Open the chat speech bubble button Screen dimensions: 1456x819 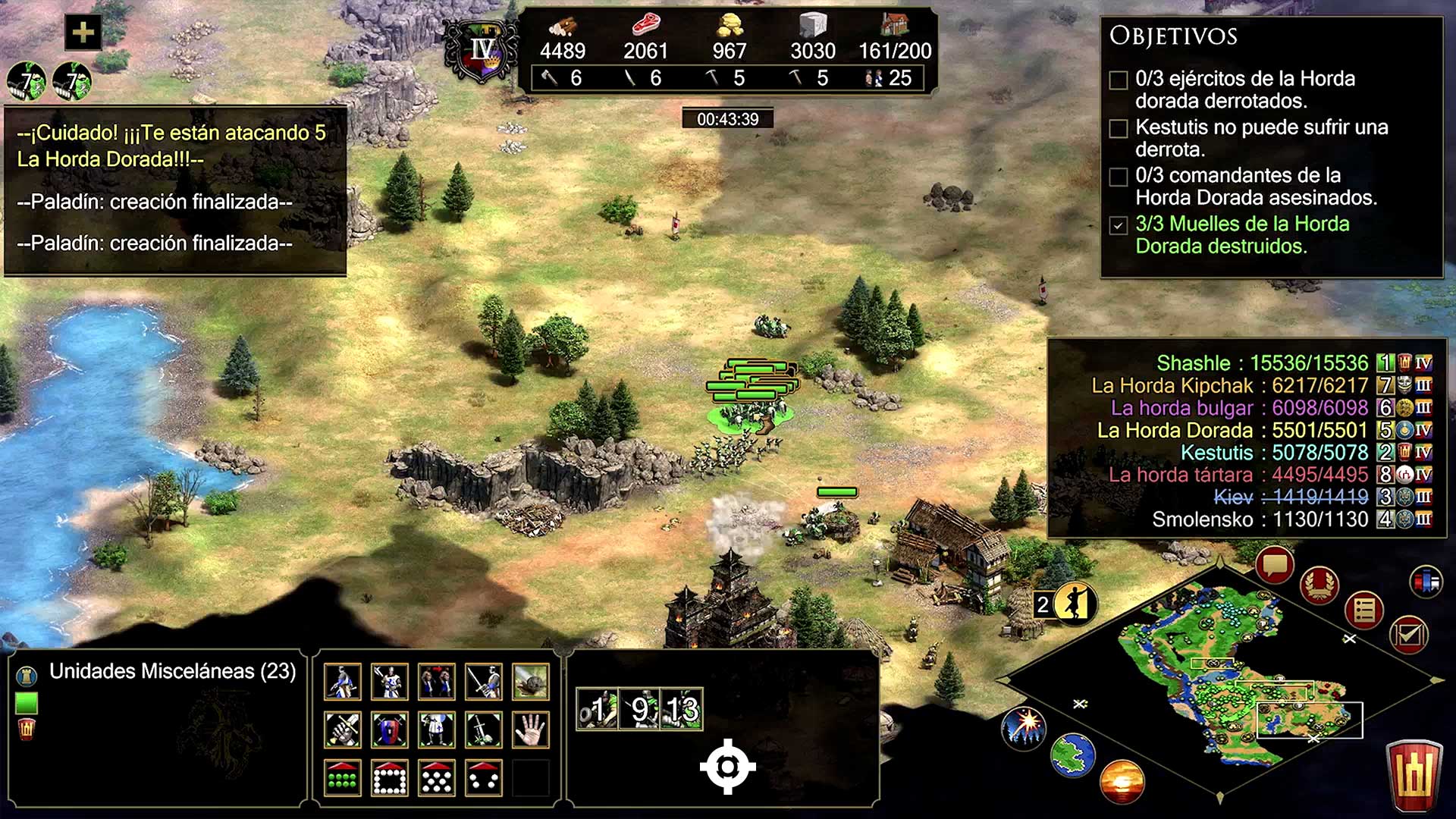(1274, 566)
